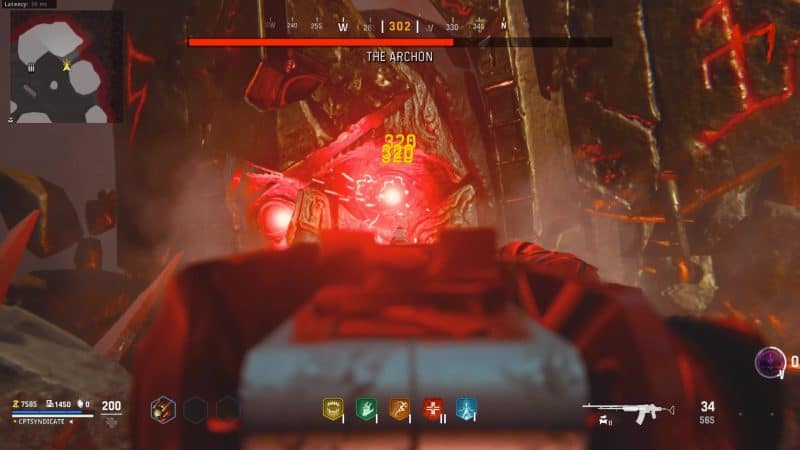This screenshot has height=450, width=800.
Task: Select the rifle weapon icon
Action: pos(628,410)
